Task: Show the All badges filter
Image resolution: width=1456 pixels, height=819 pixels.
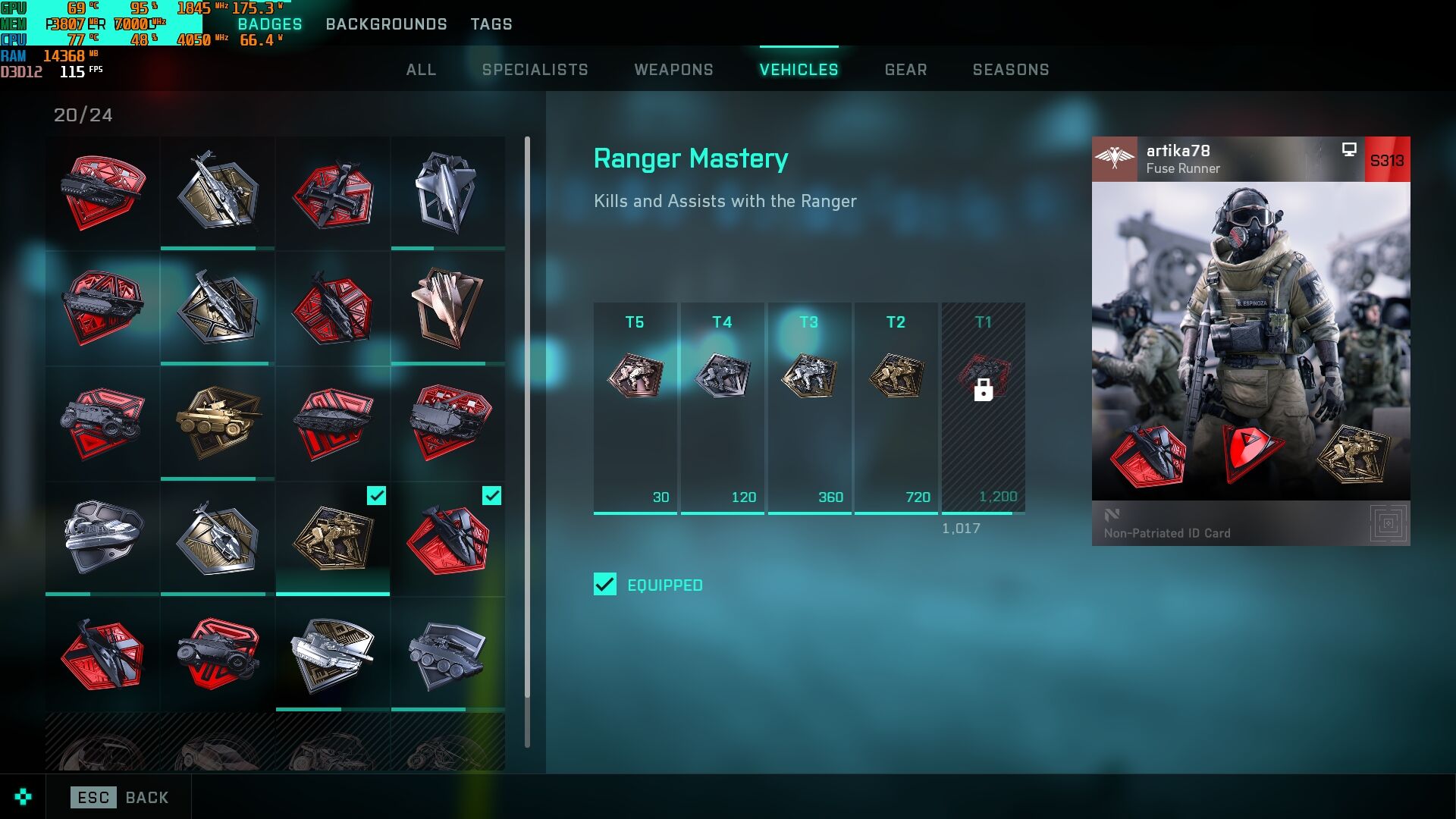Action: pos(421,70)
